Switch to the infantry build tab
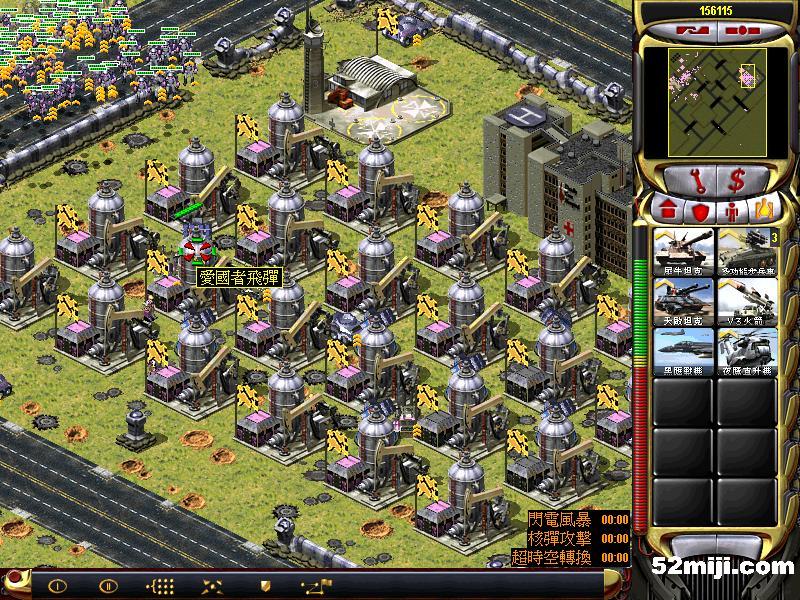Viewport: 800px width, 600px height. [x=733, y=210]
